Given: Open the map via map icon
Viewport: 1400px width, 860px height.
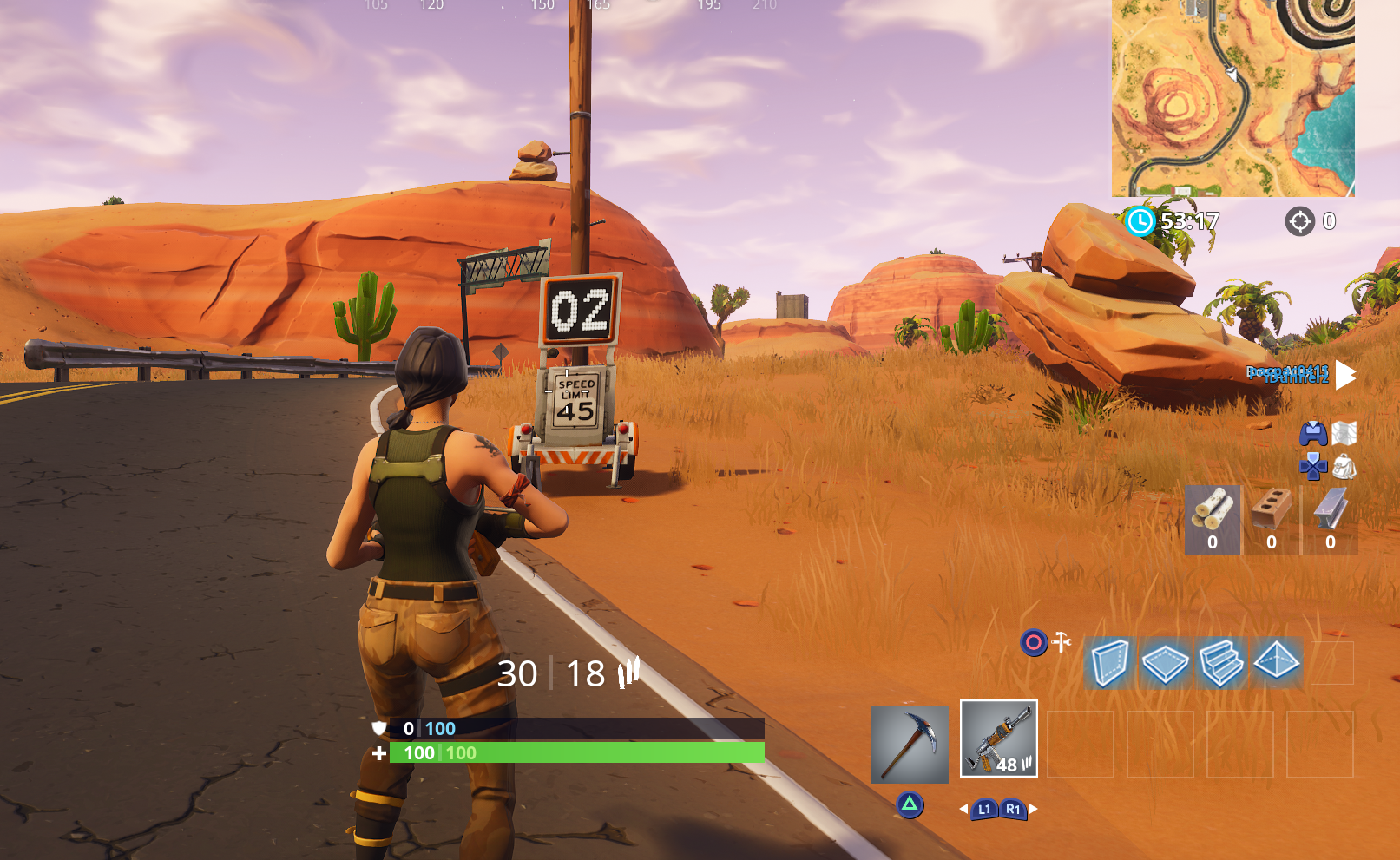Looking at the screenshot, I should coord(1344,435).
